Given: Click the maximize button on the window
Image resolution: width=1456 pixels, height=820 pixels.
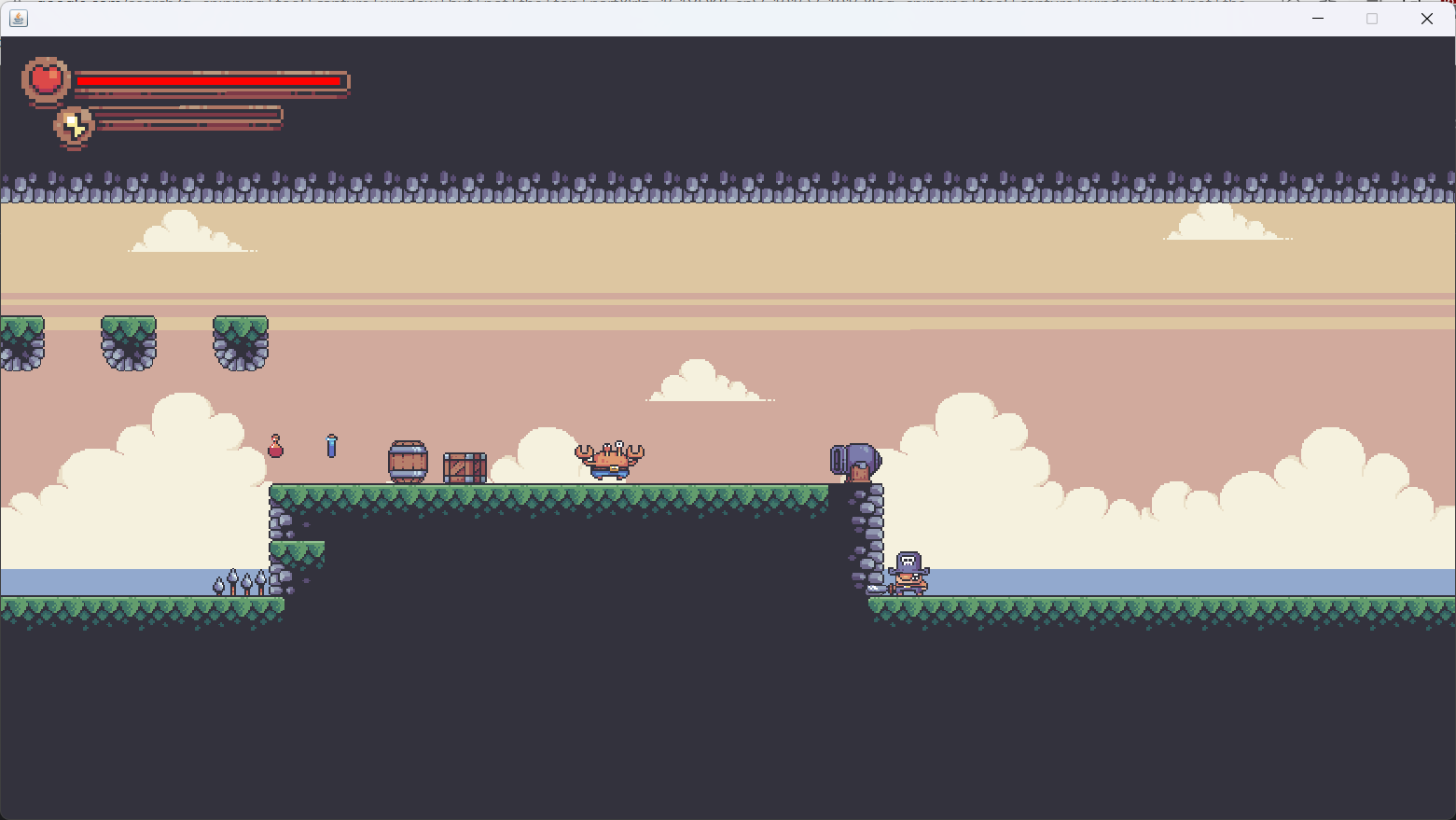Looking at the screenshot, I should [x=1372, y=19].
